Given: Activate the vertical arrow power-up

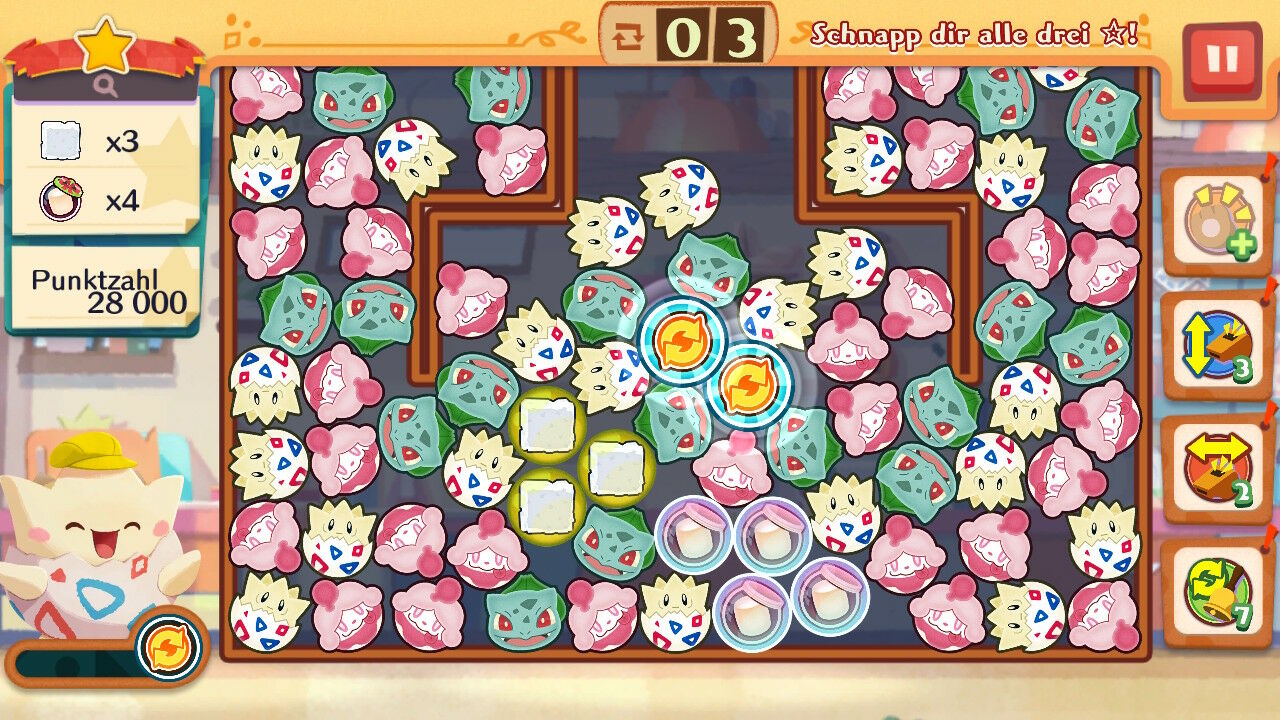Looking at the screenshot, I should pyautogui.click(x=1217, y=346).
